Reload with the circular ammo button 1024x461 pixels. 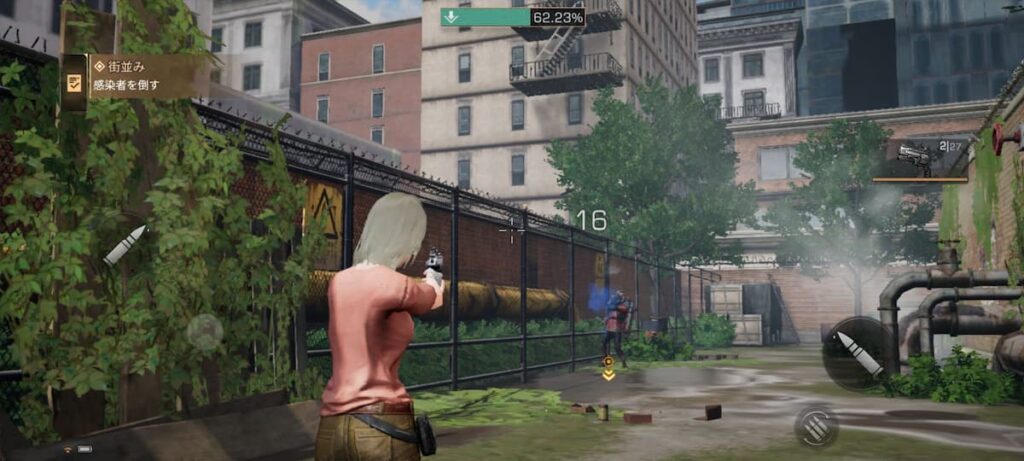coord(816,425)
